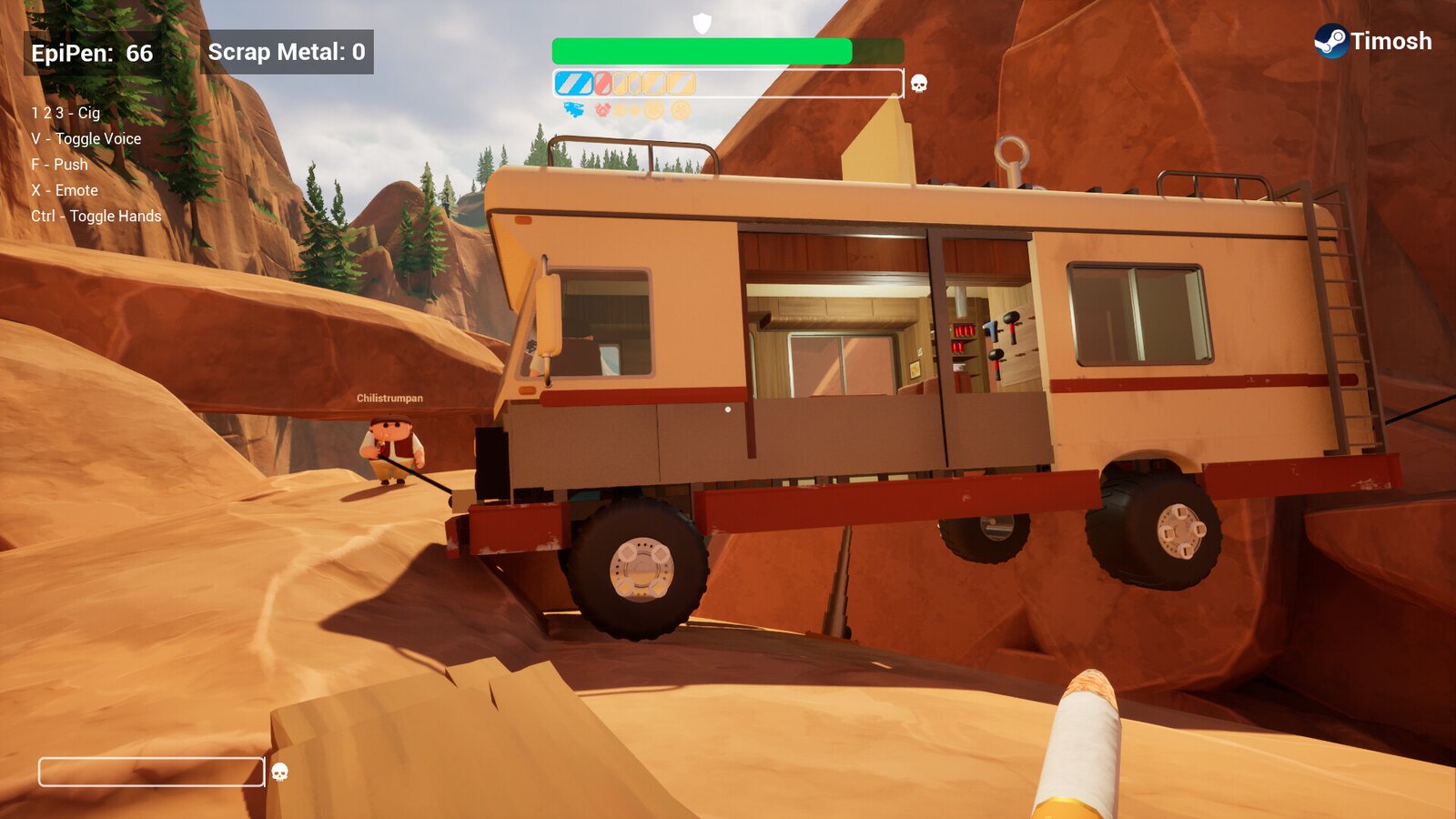Click the smiley-face coin icon beneath the item bar
This screenshot has width=1456, height=819.
(652, 108)
